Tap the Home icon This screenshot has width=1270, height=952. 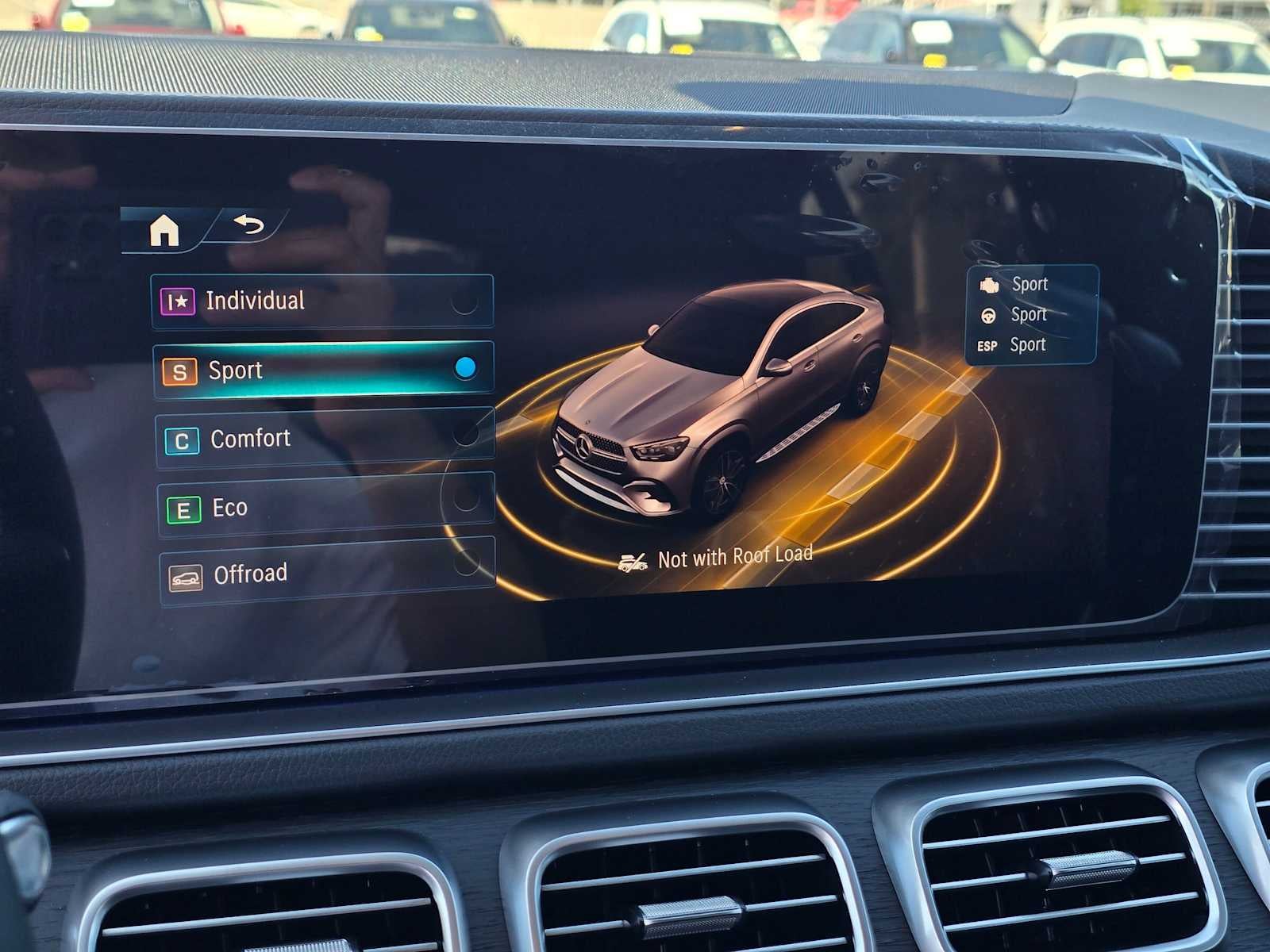click(164, 231)
